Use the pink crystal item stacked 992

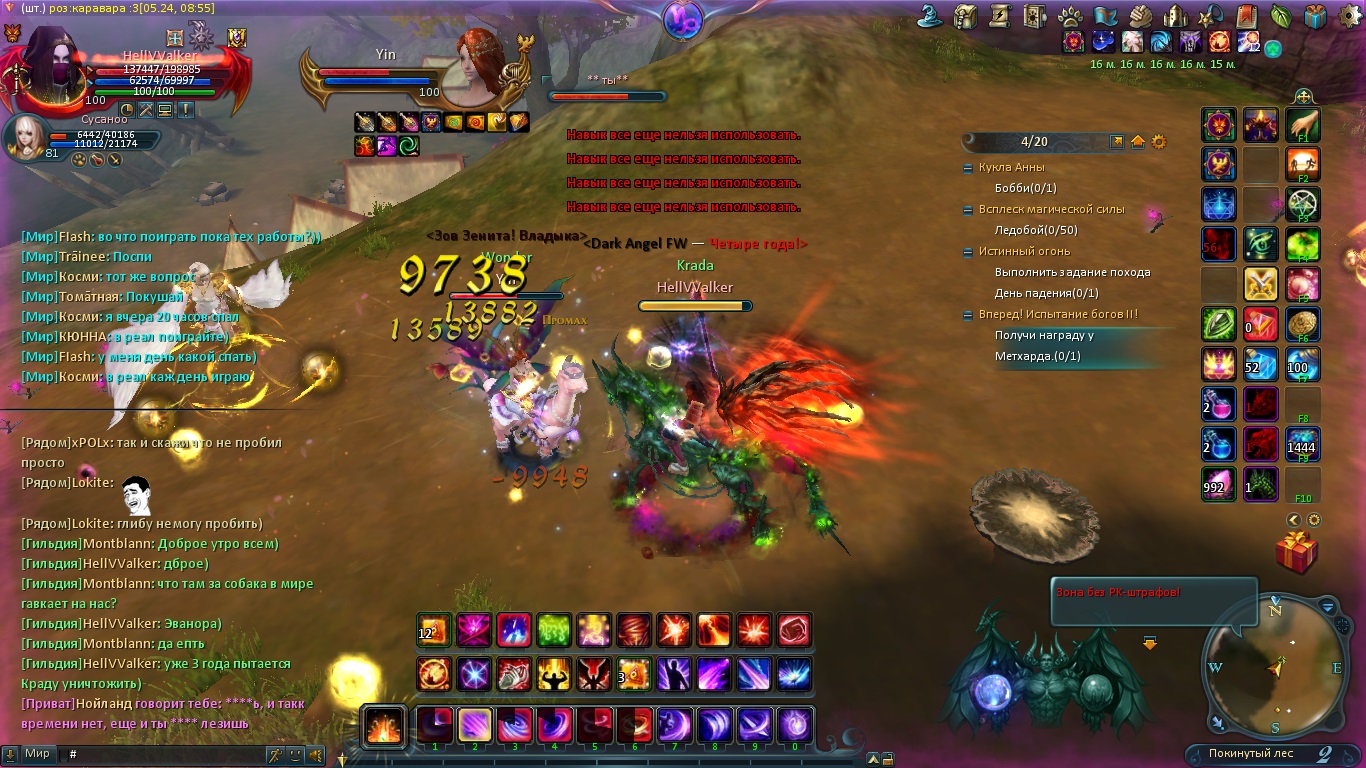coord(1219,484)
